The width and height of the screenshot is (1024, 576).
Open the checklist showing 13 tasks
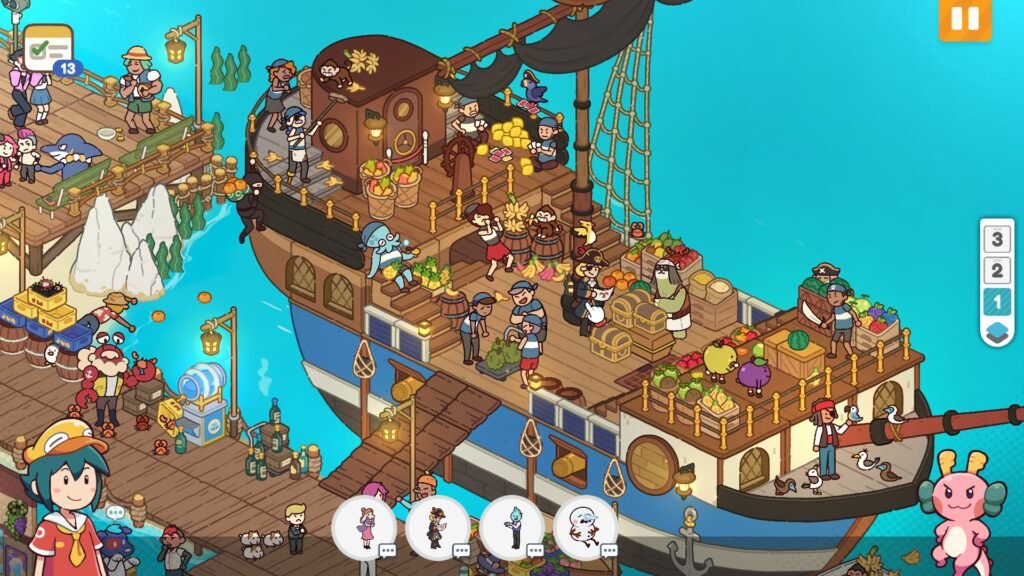tap(49, 47)
